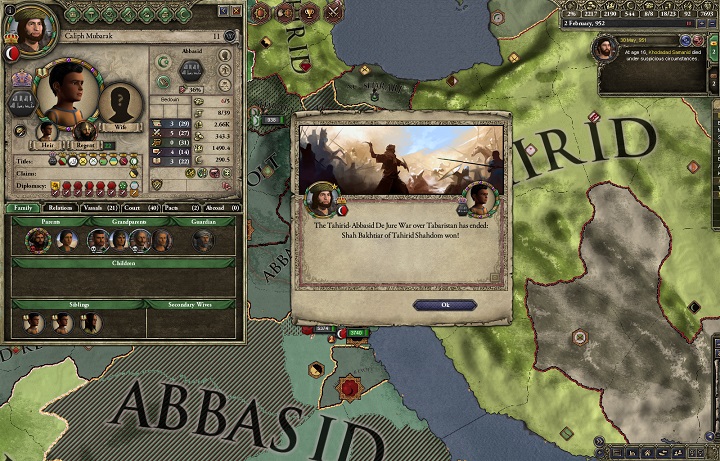Select the Guardian's portrait
This screenshot has height=461, width=720.
[203, 240]
